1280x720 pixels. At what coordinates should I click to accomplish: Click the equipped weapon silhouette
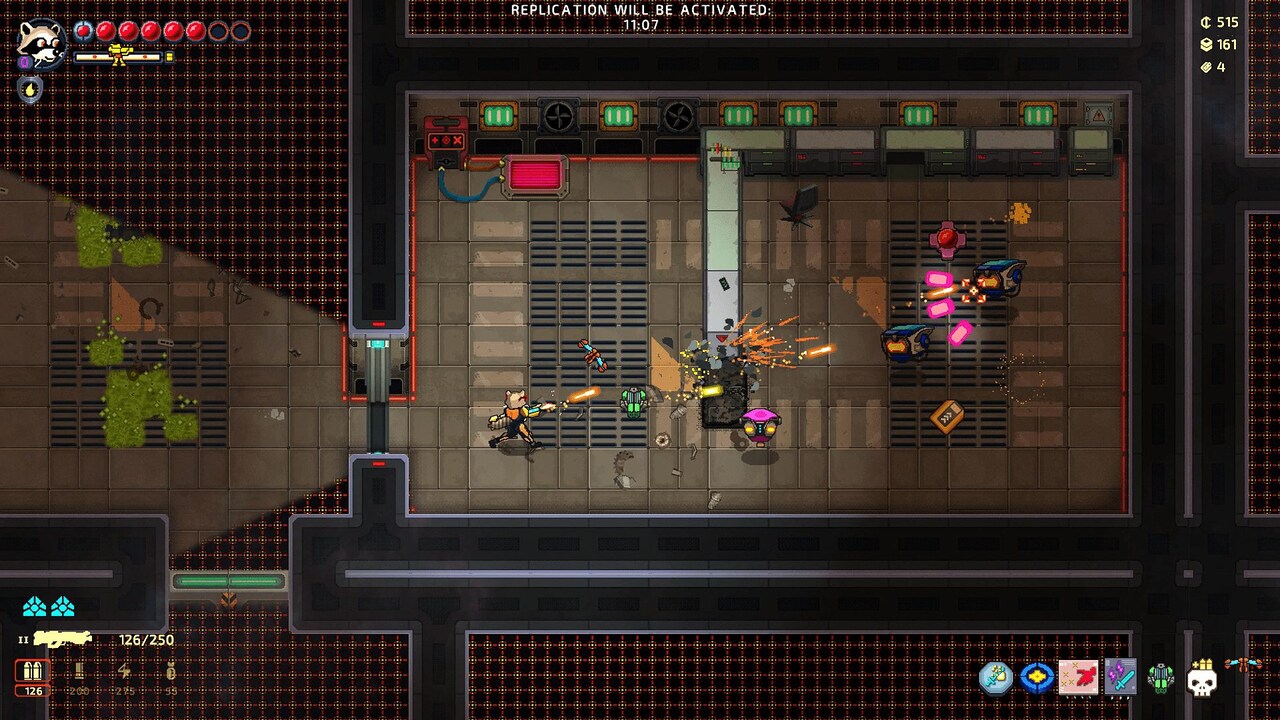point(62,639)
